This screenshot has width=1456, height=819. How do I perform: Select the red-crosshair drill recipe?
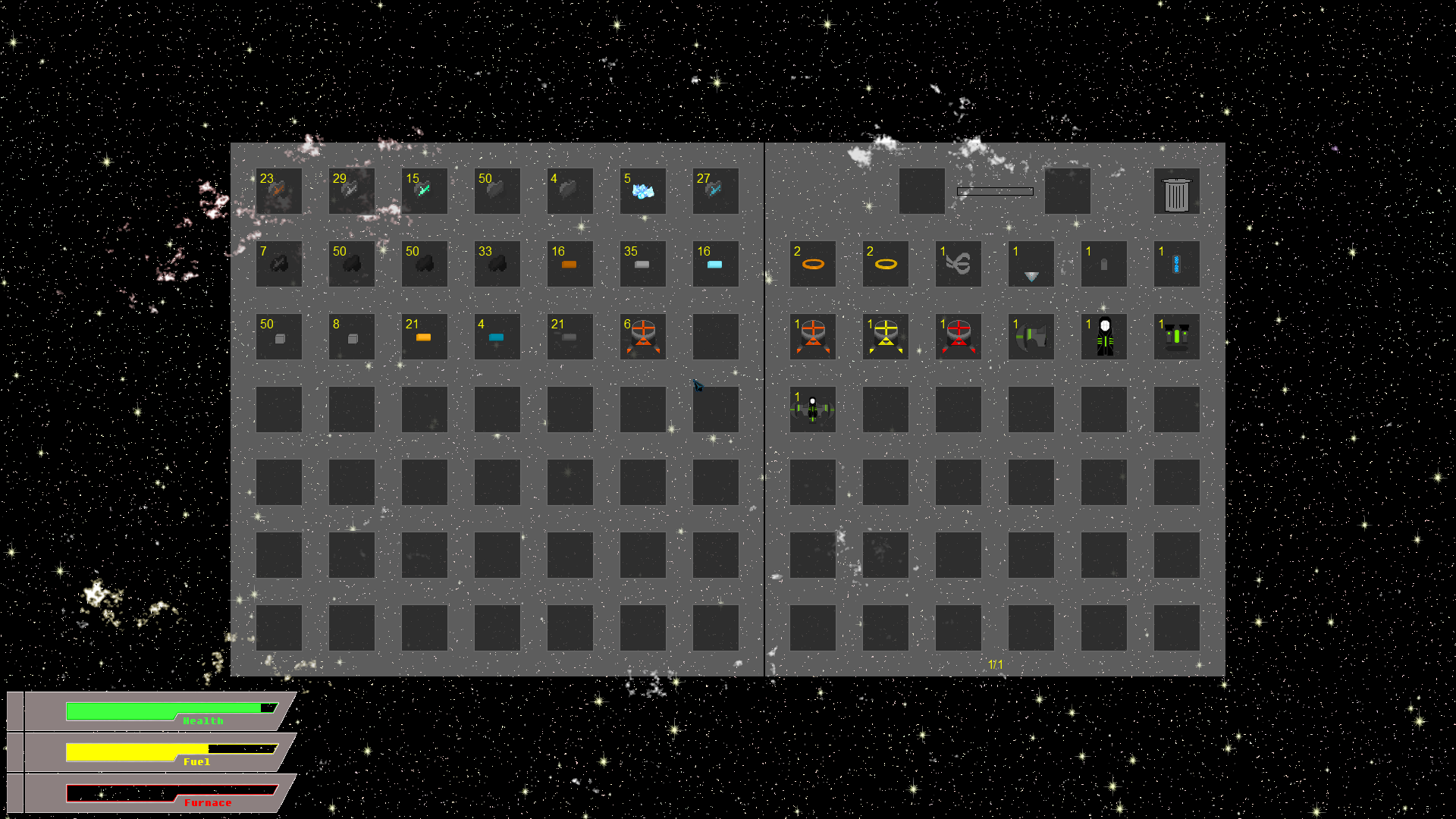[958, 336]
